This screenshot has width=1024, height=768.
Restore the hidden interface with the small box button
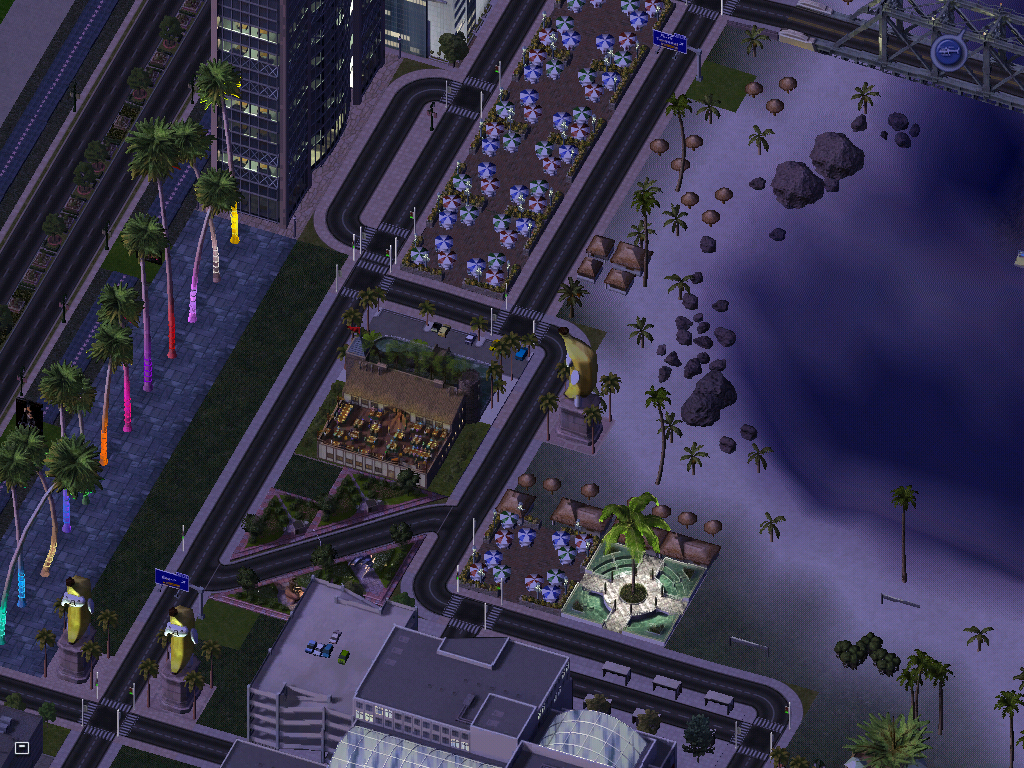pos(22,747)
